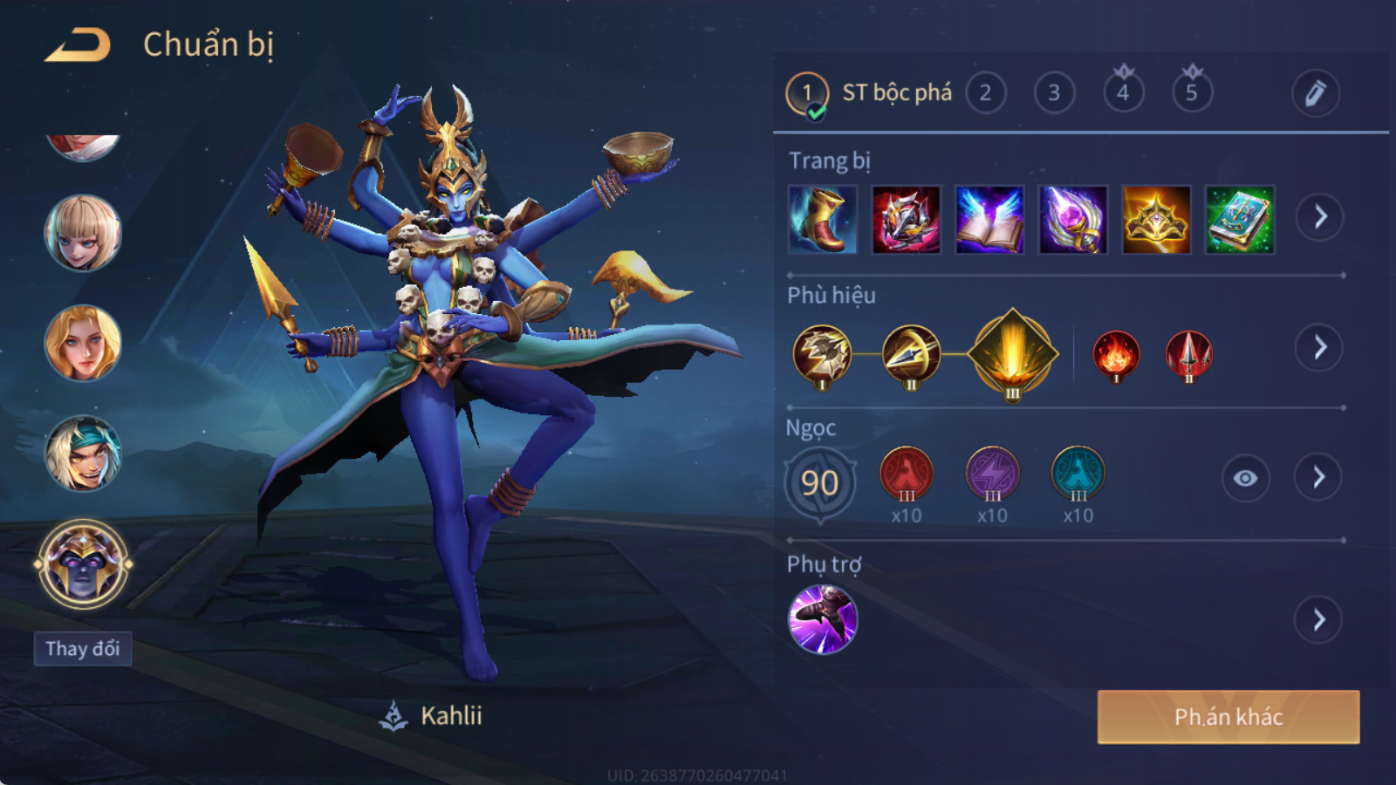Screen dimensions: 1396x785
Task: Select build preset 2 tab
Action: [x=985, y=93]
